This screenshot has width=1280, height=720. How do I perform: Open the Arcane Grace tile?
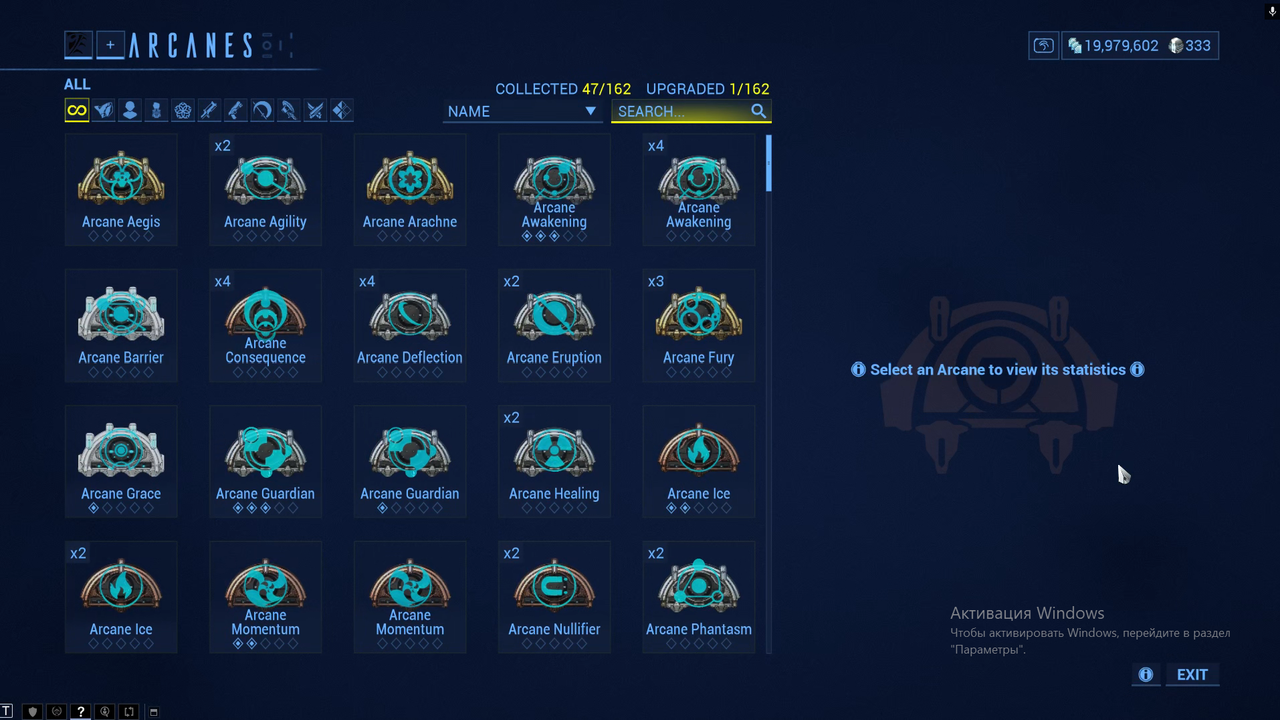(121, 461)
